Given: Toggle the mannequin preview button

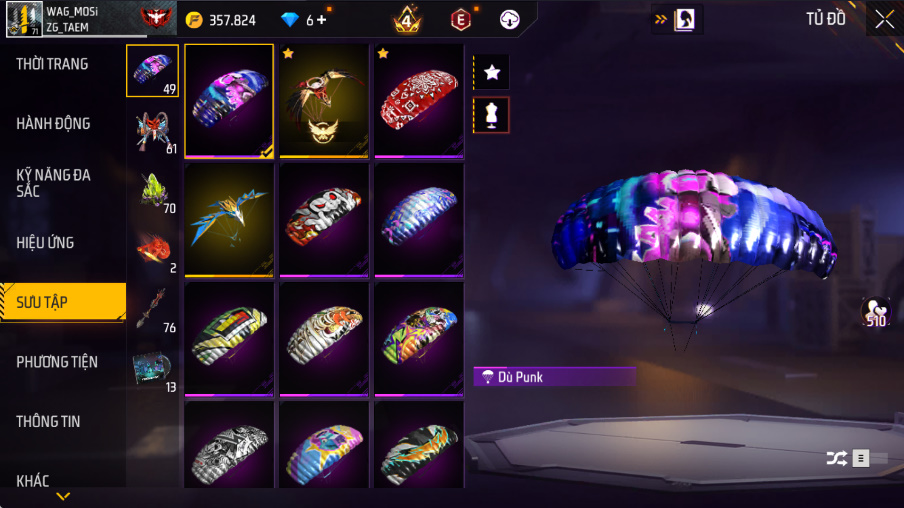Looking at the screenshot, I should pos(492,115).
